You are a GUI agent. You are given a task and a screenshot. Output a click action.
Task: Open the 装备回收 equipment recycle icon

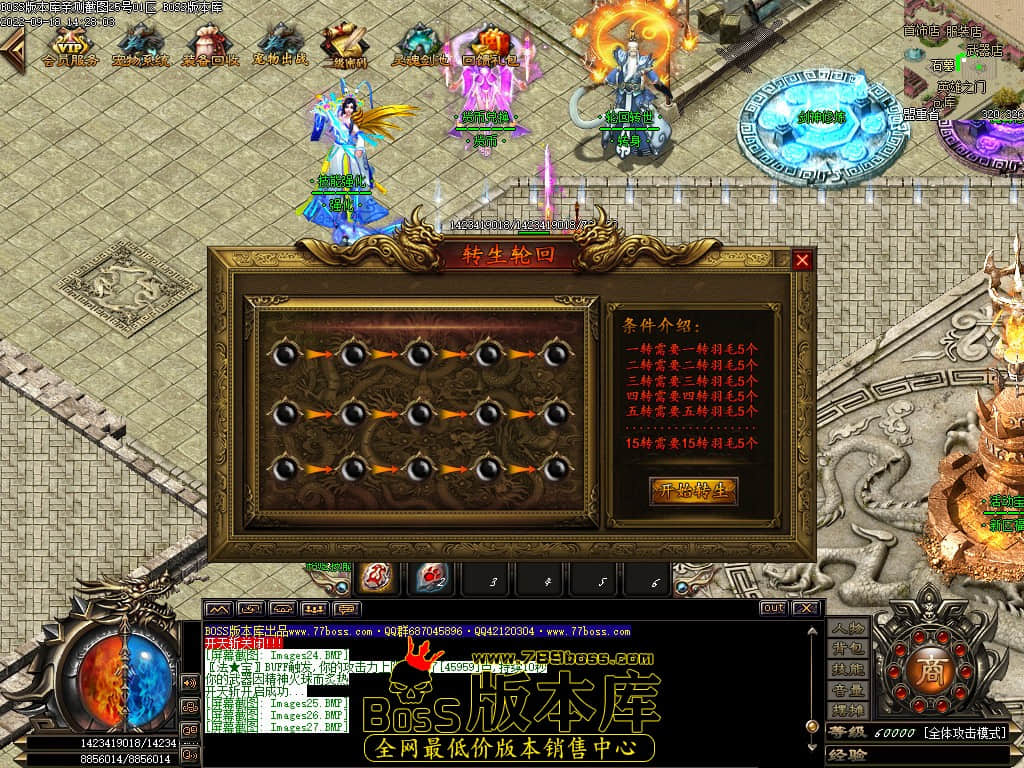pos(210,45)
